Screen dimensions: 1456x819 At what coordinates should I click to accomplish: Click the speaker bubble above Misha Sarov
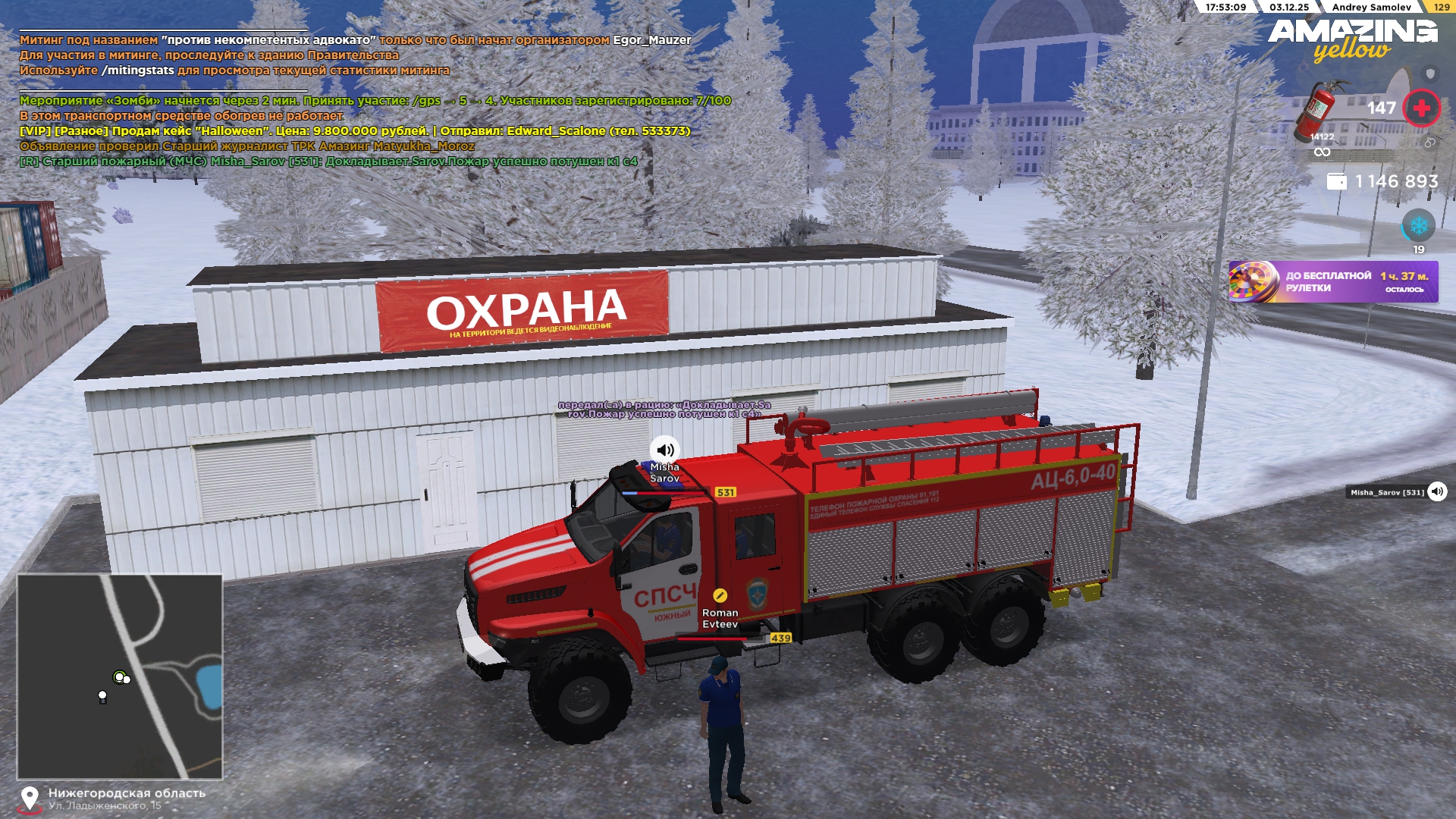click(x=665, y=450)
